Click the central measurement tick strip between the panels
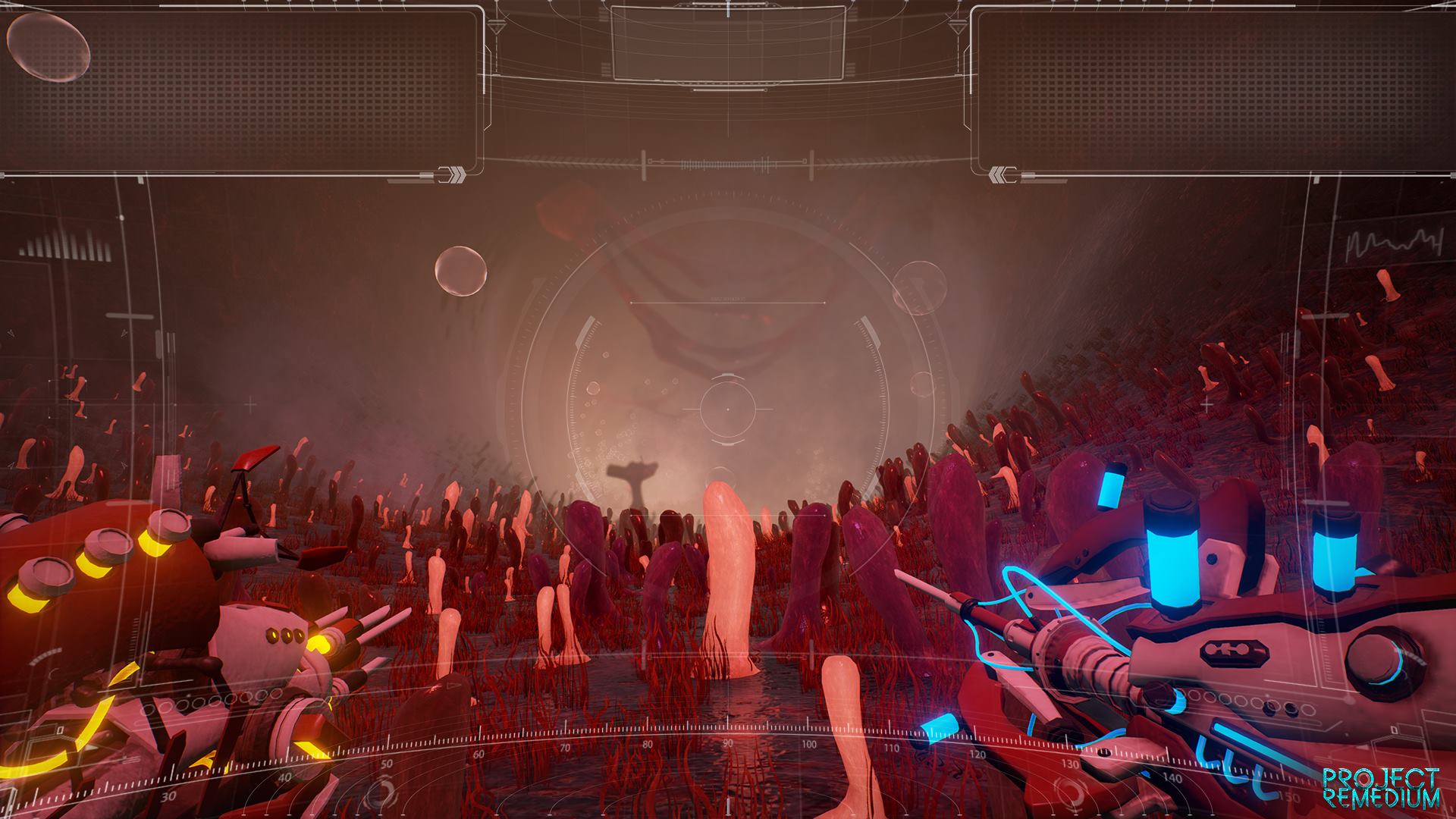This screenshot has height=819, width=1456. [x=728, y=162]
